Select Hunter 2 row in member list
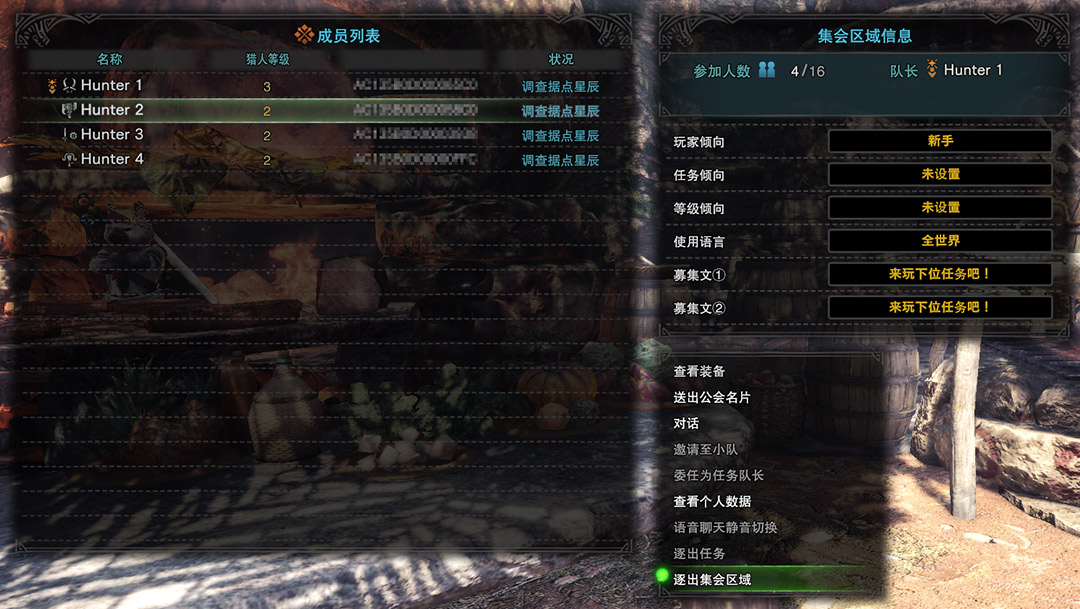 coord(111,110)
